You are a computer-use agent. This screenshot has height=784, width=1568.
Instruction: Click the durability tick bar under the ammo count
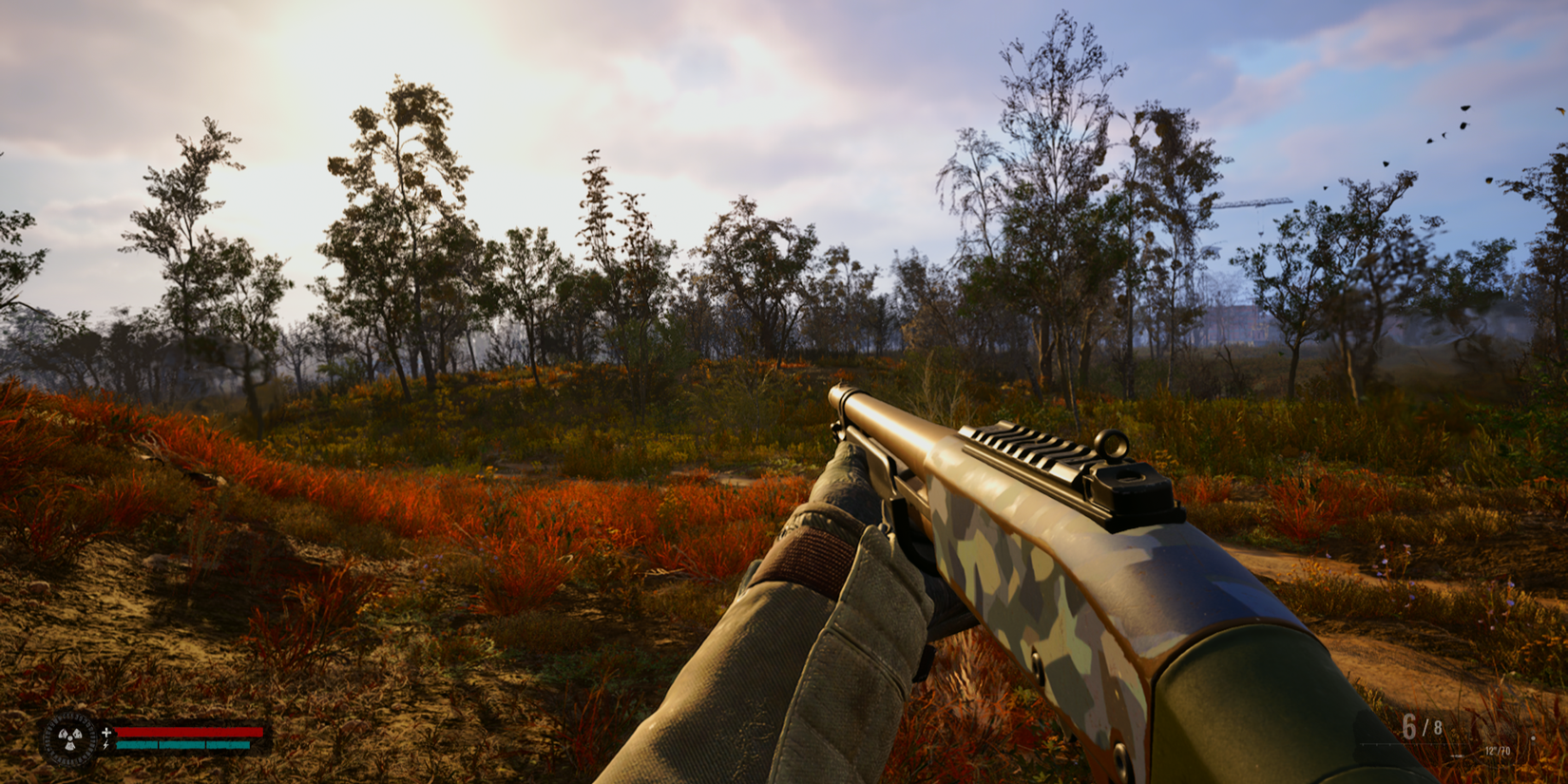click(1411, 745)
